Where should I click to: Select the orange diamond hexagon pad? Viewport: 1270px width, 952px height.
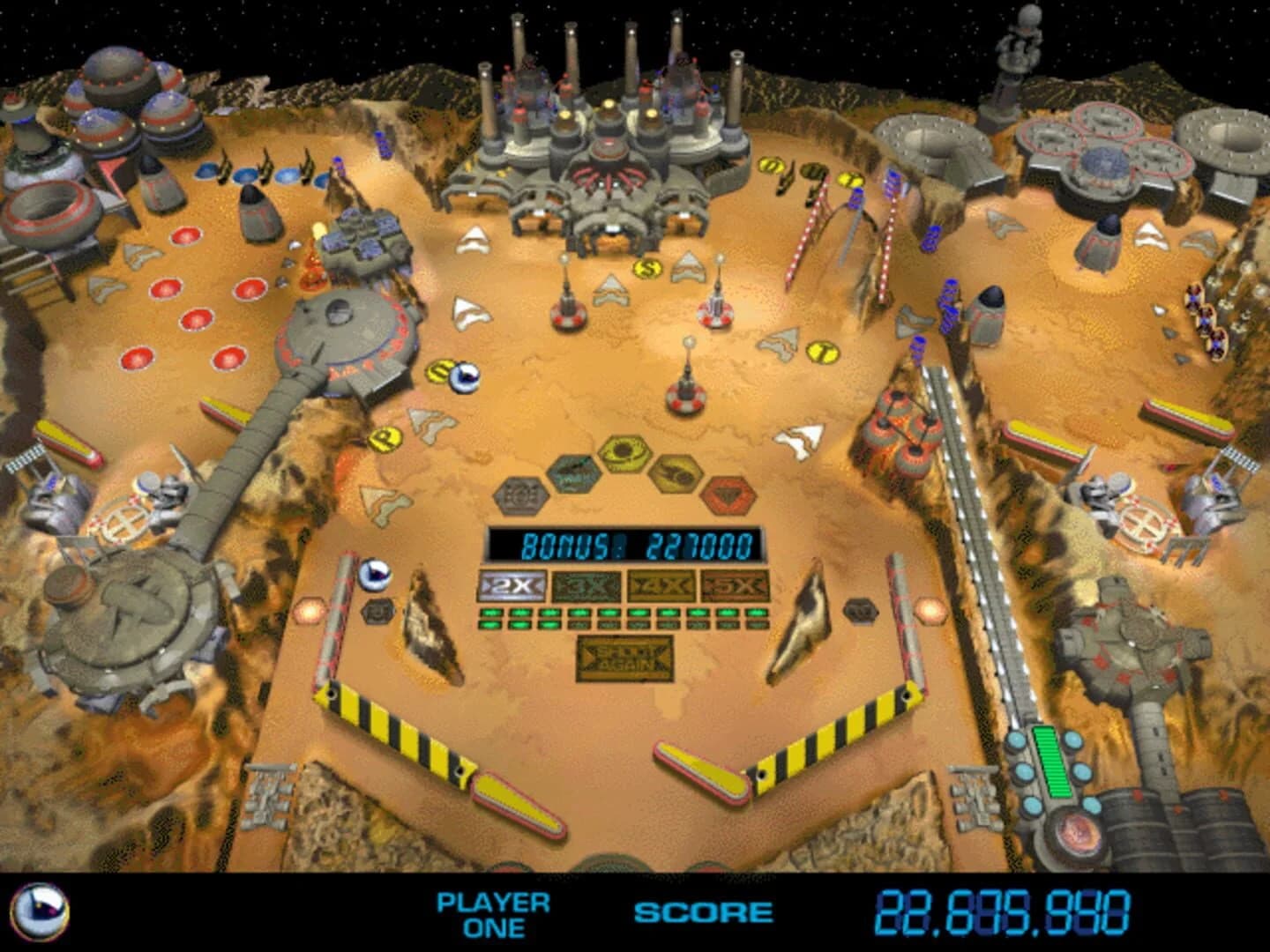(727, 493)
